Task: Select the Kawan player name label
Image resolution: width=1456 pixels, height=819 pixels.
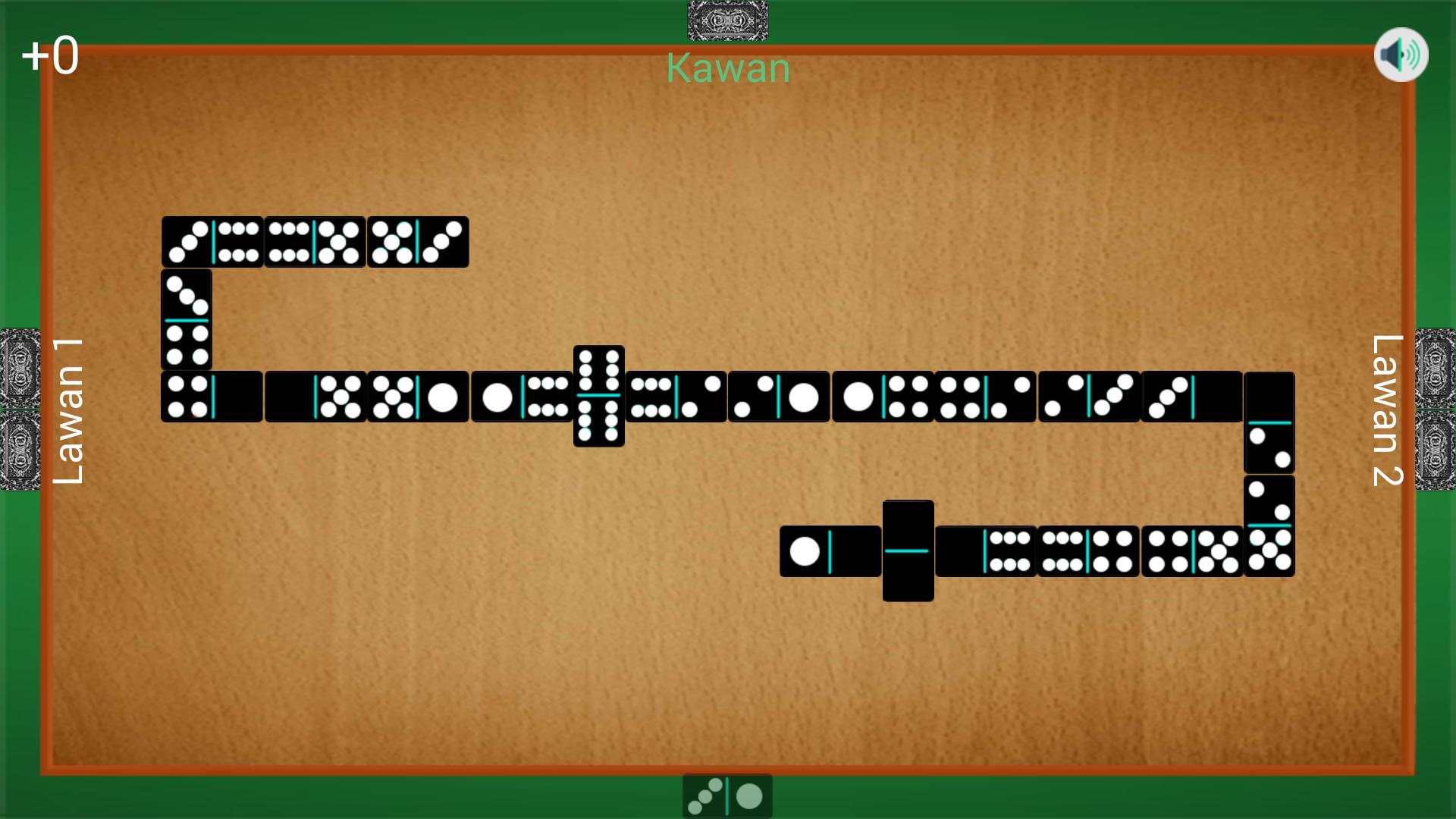Action: point(726,69)
